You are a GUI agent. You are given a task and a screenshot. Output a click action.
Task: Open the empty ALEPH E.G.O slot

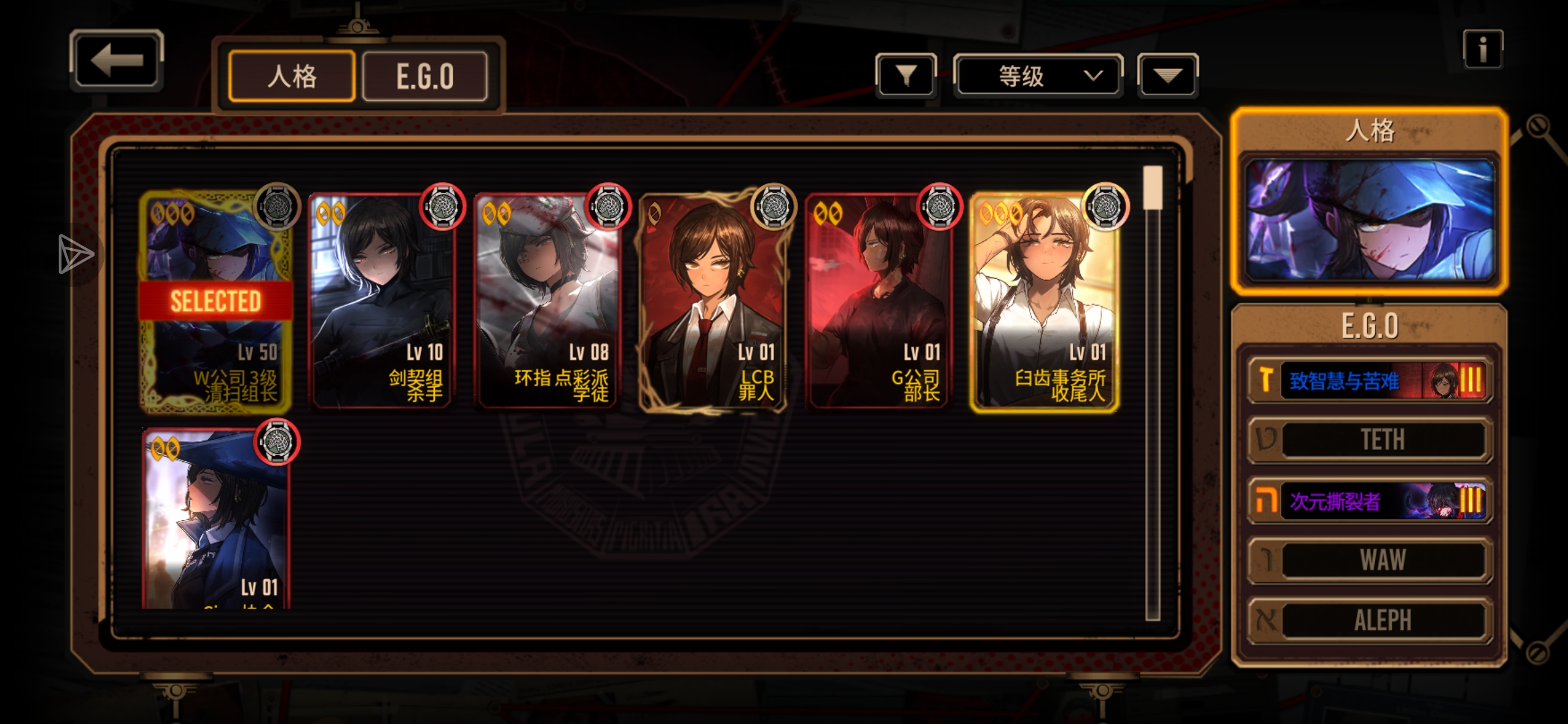(1370, 620)
